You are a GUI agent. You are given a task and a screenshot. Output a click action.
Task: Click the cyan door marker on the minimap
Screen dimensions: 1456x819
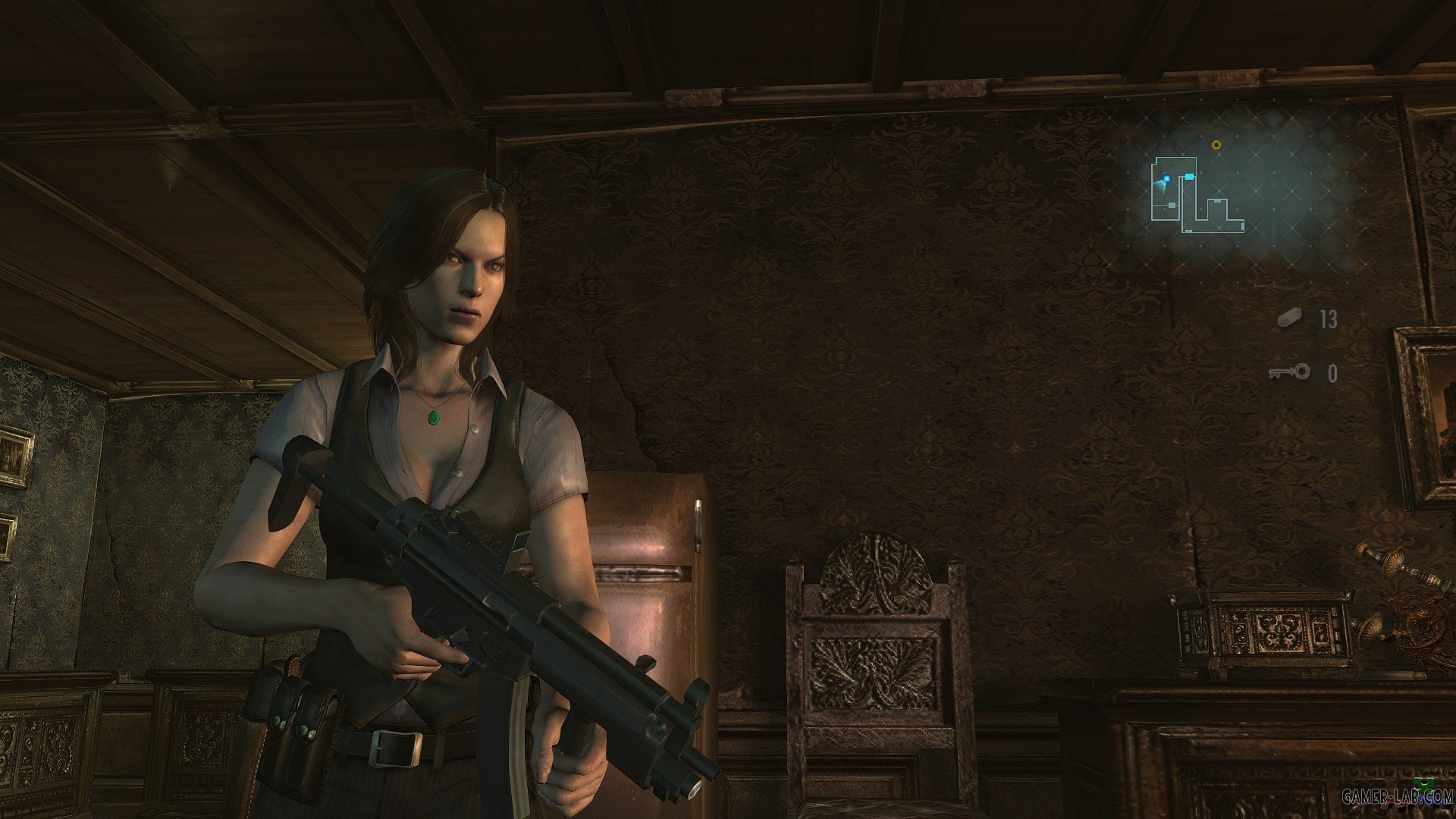(x=1189, y=176)
